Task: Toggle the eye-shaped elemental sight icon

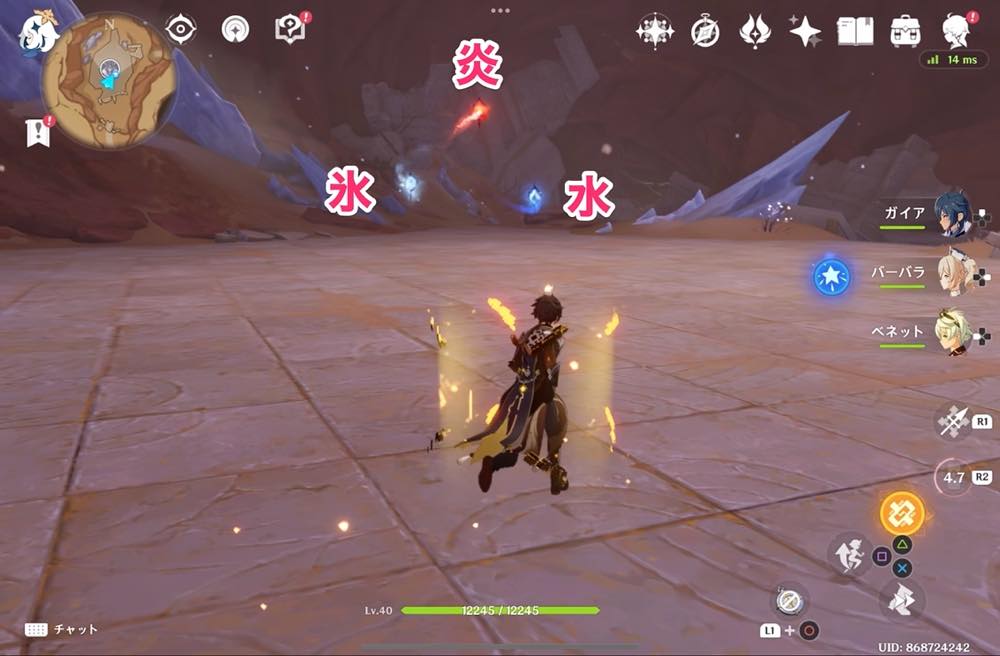Action: tap(181, 30)
